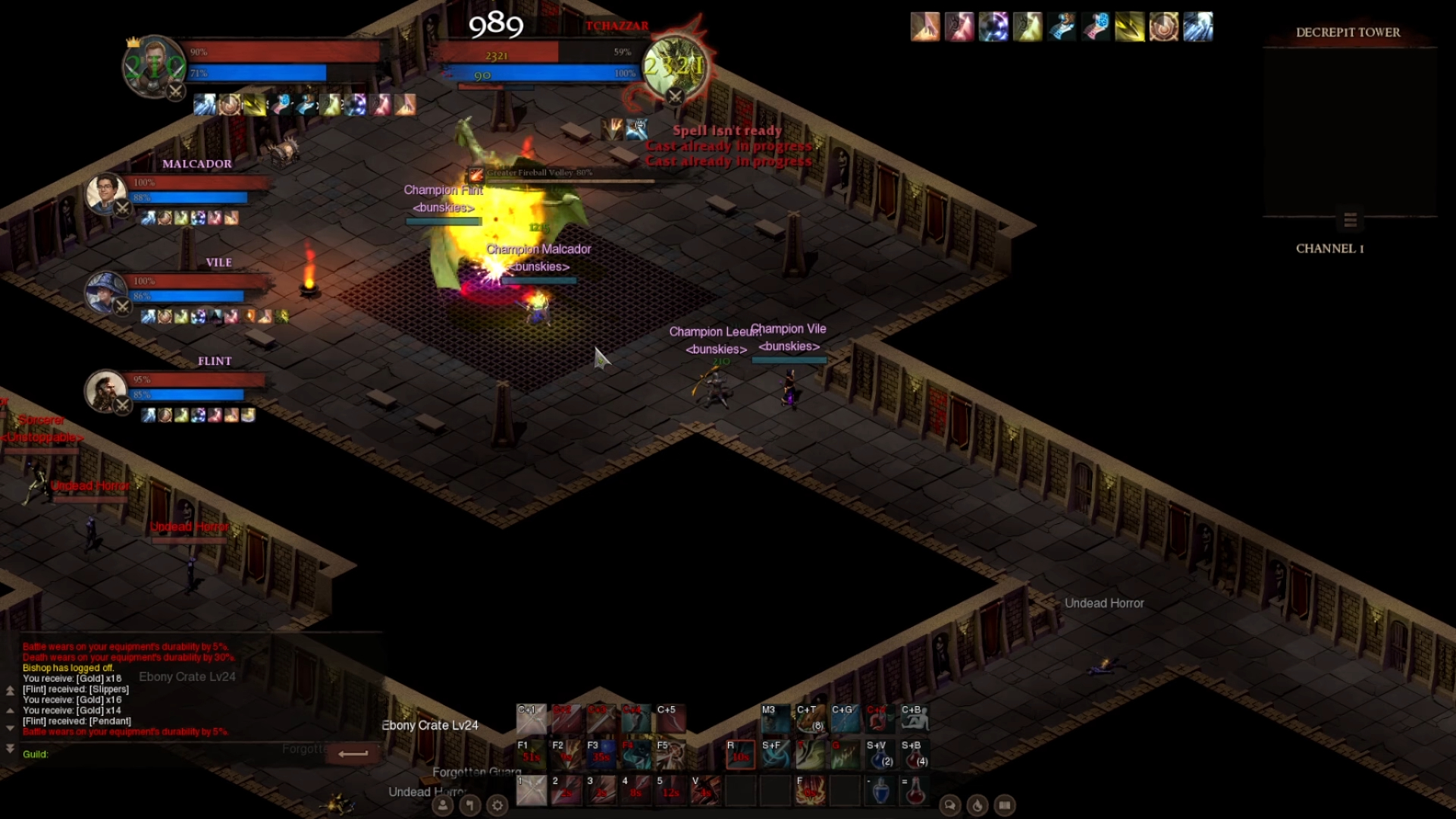Click the Tchazzar boss target portrait
The image size is (1456, 819).
675,67
